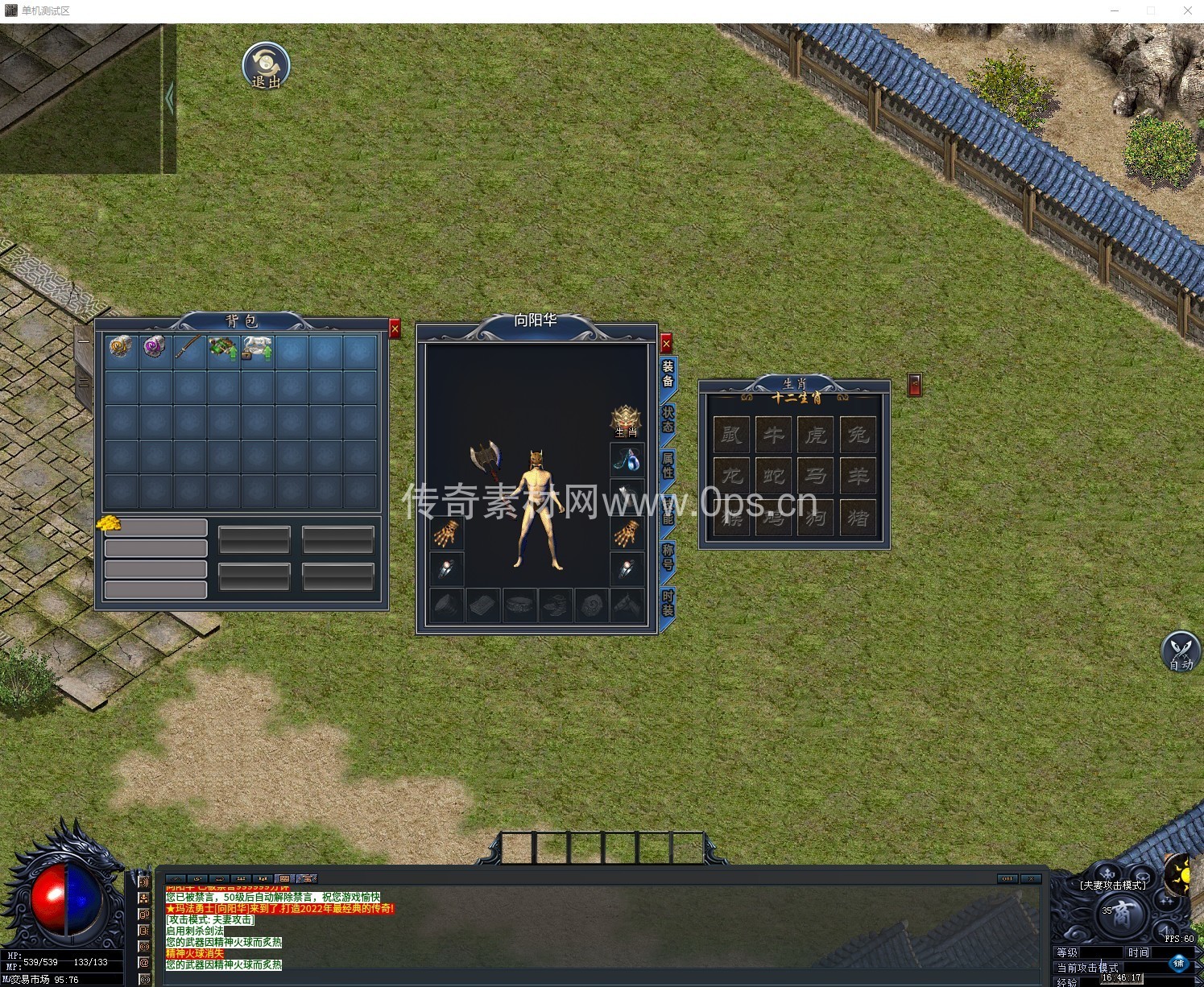The width and height of the screenshot is (1204, 987).
Task: Pick the wooden staff item in backpack
Action: [189, 348]
